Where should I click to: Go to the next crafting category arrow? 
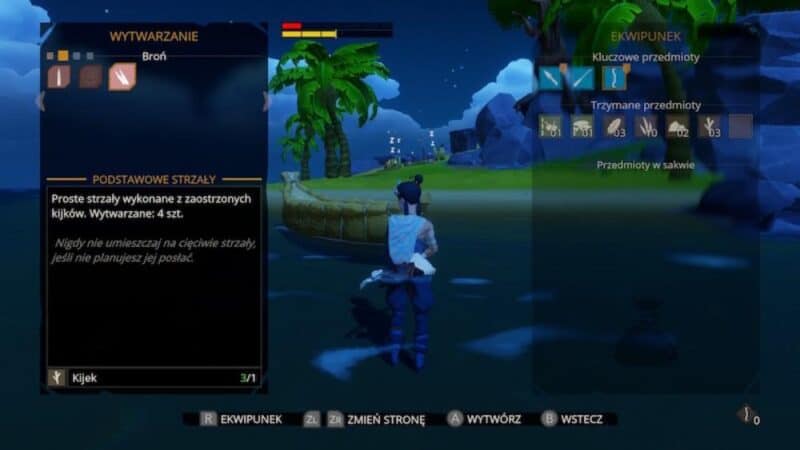click(x=266, y=100)
